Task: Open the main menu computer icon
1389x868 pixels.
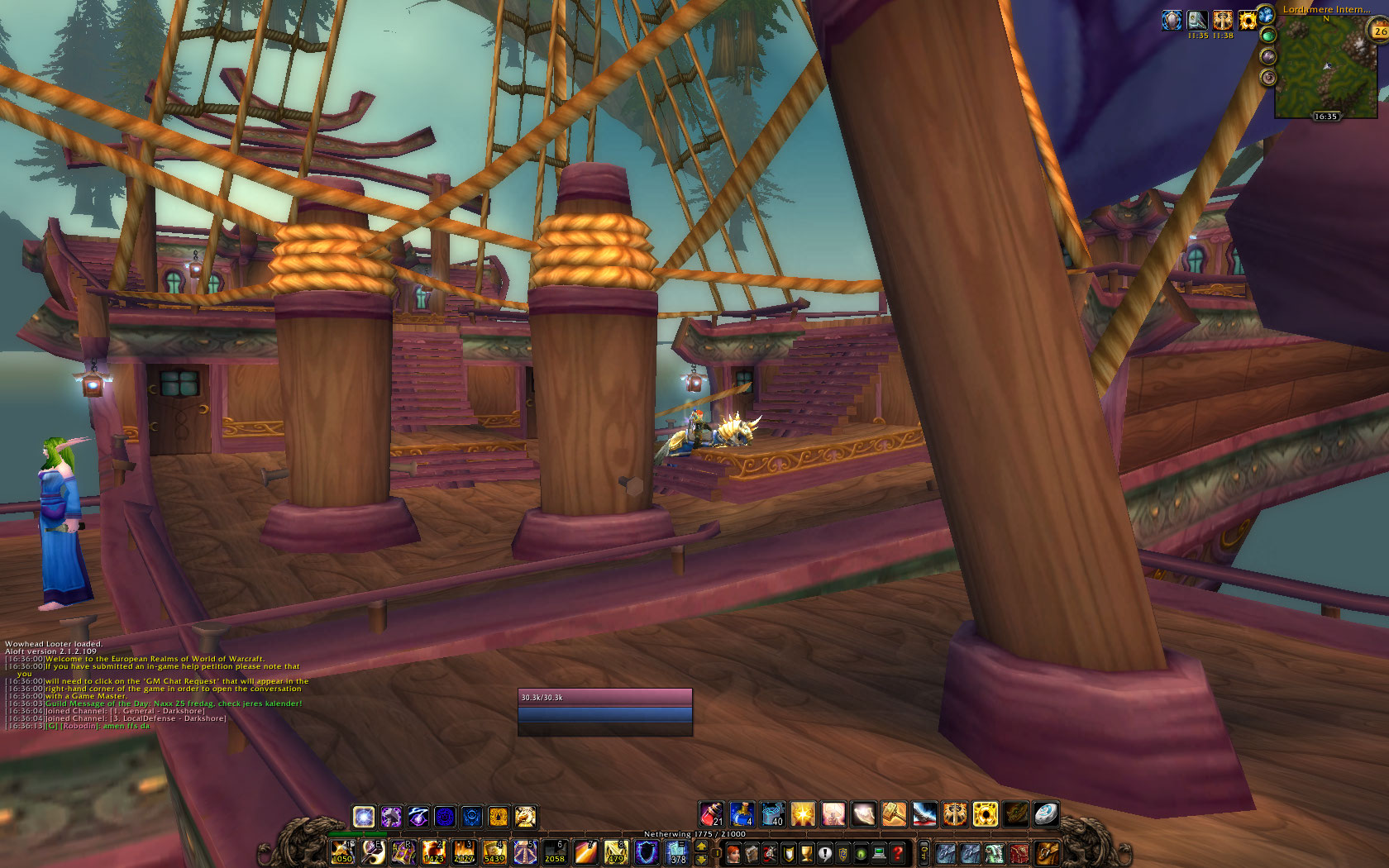Action: (x=879, y=853)
